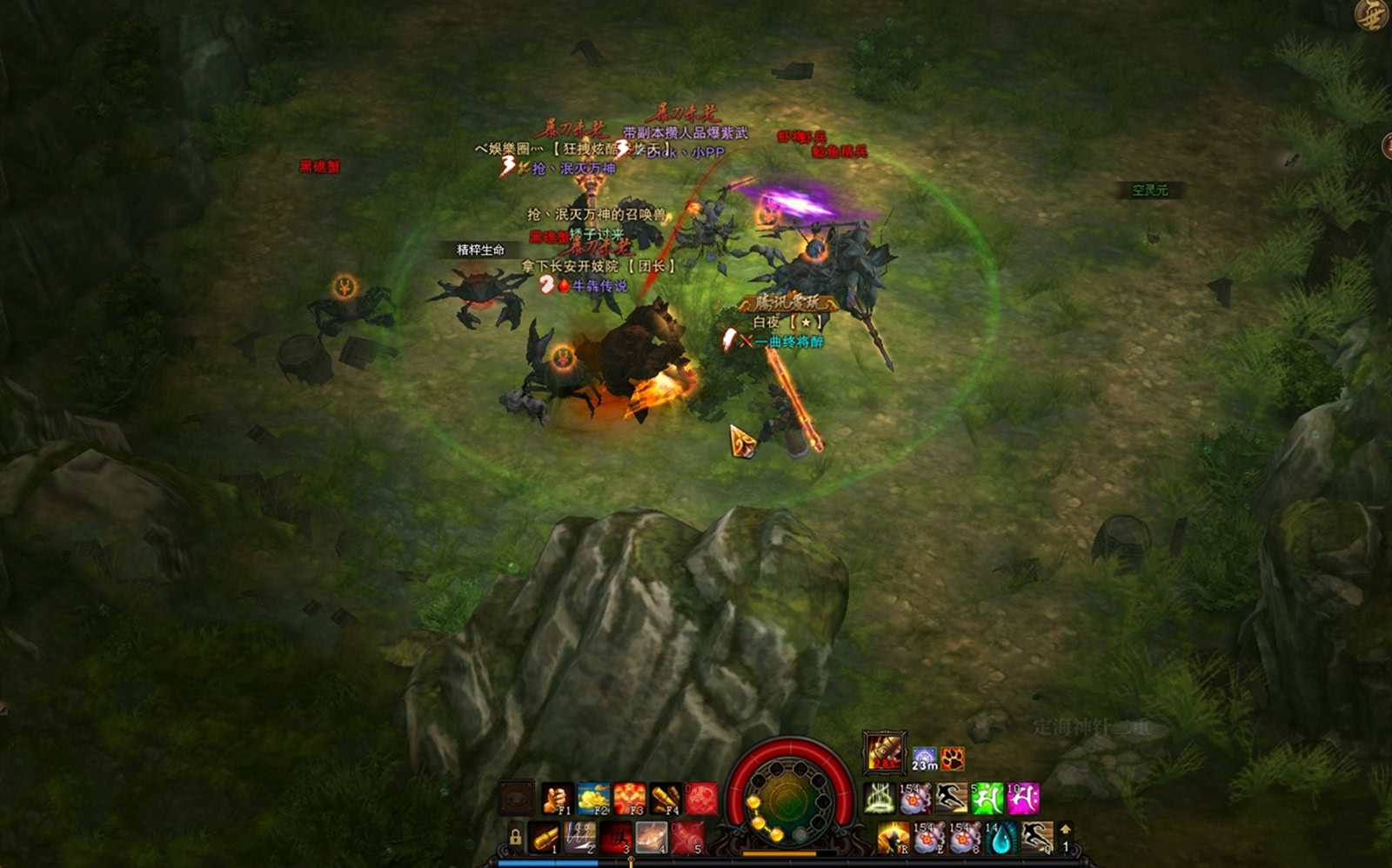The height and width of the screenshot is (868, 1392).
Task: Trigger the golden staff skill on F4
Action: (666, 798)
